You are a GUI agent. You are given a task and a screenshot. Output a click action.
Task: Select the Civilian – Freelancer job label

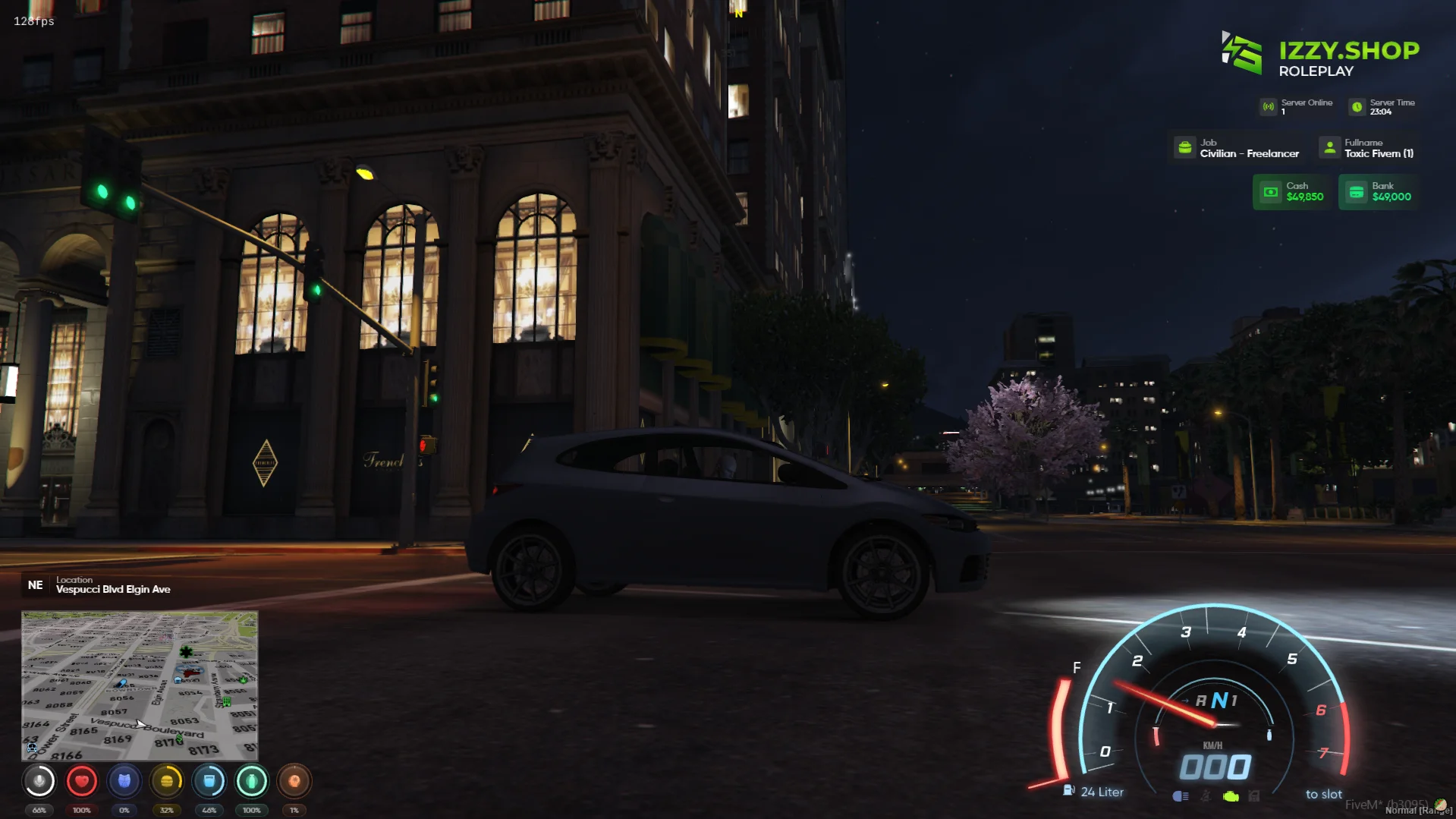[1249, 153]
